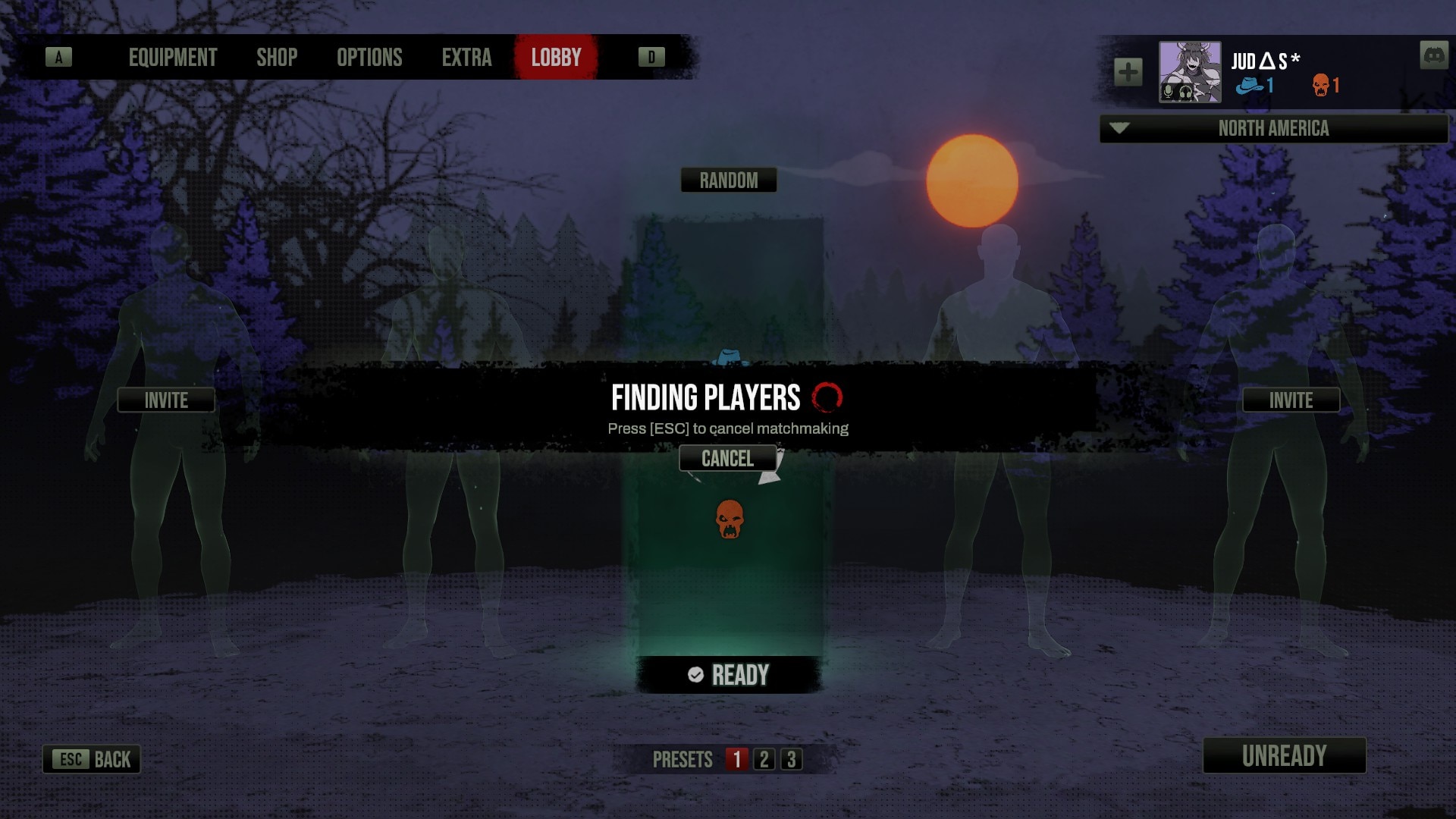Select the Lobby tab

coord(556,58)
